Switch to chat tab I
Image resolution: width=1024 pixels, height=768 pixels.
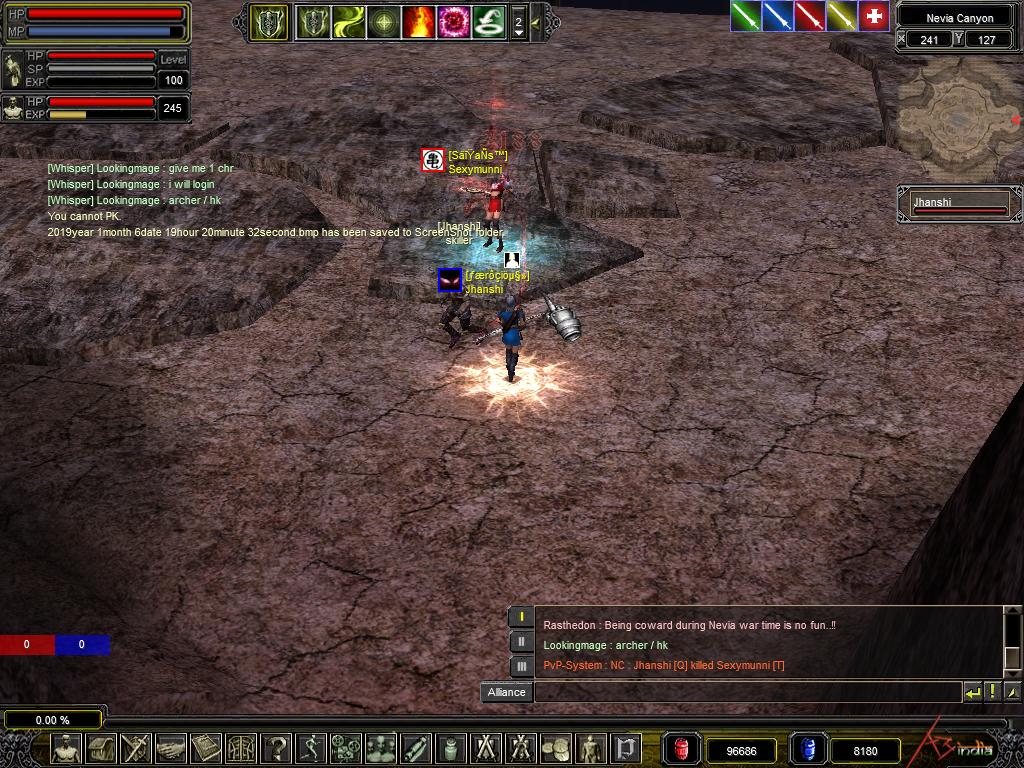(x=521, y=617)
